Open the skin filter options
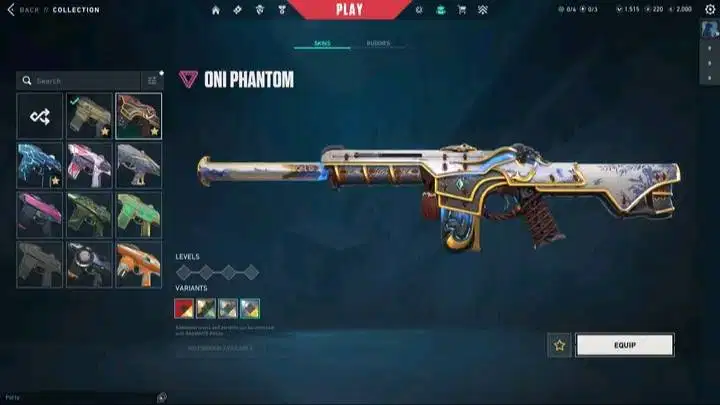720x405 pixels. tap(153, 81)
